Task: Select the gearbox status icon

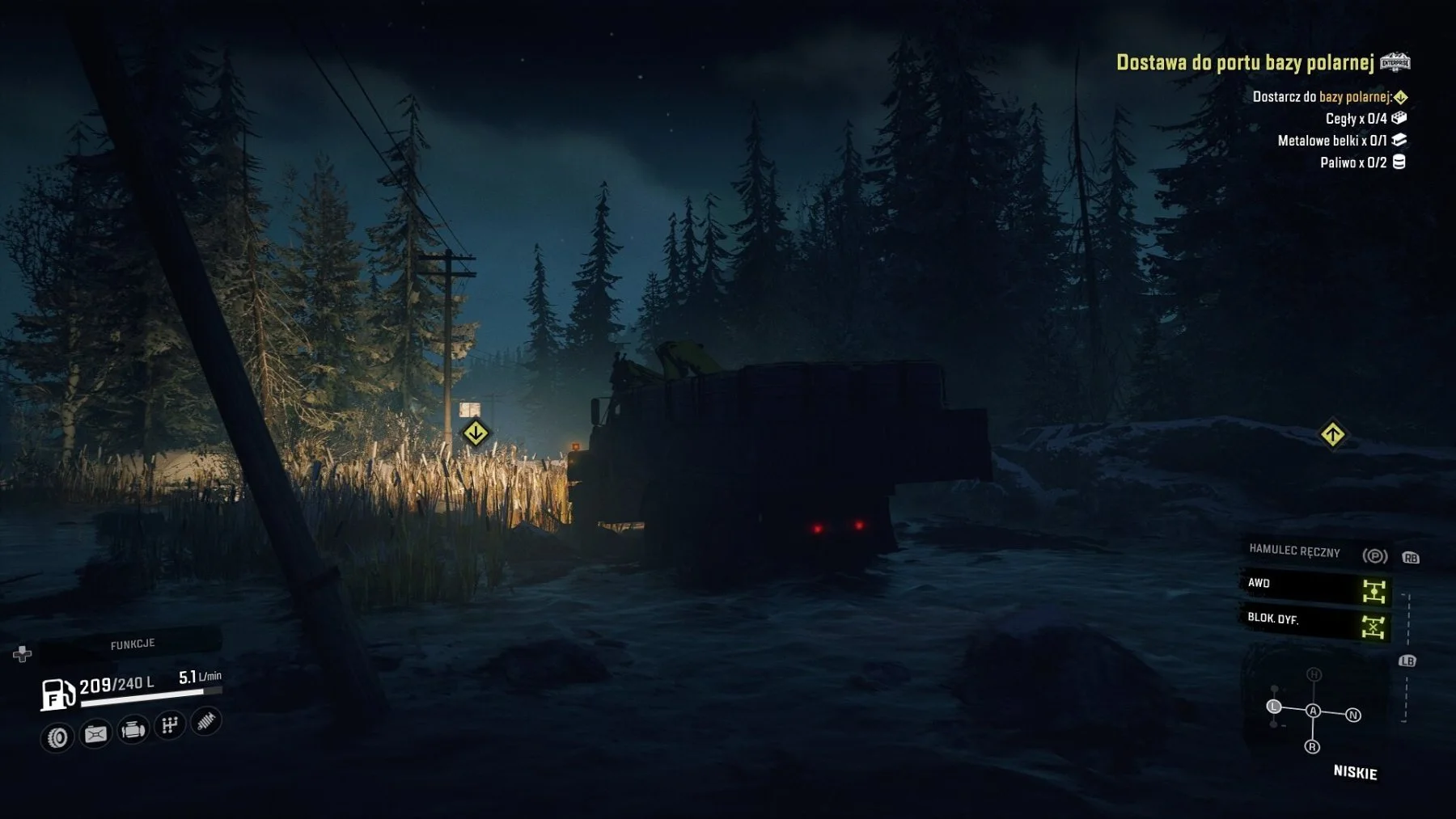Action: tap(169, 725)
